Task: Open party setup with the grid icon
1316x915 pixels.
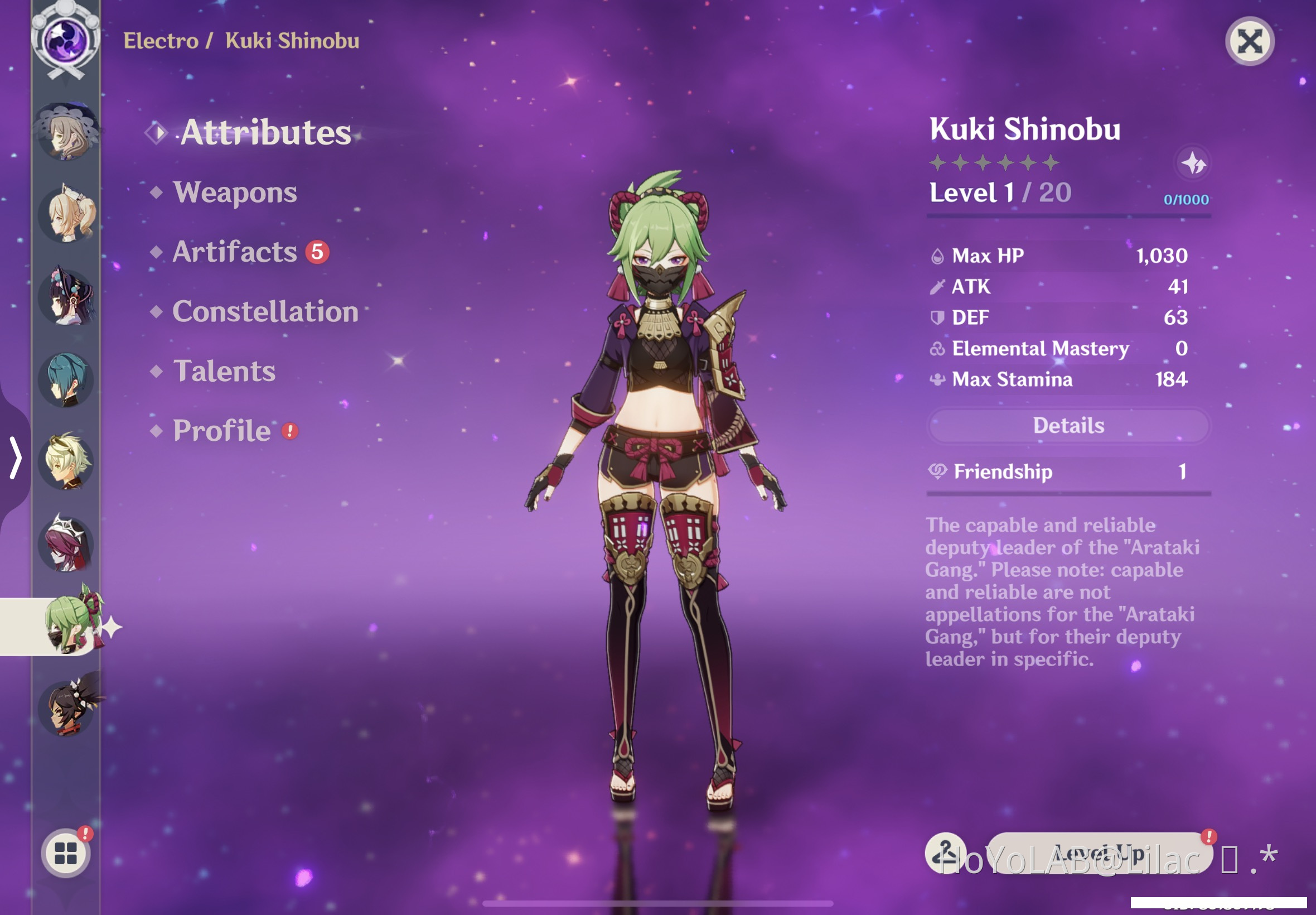Action: 67,852
